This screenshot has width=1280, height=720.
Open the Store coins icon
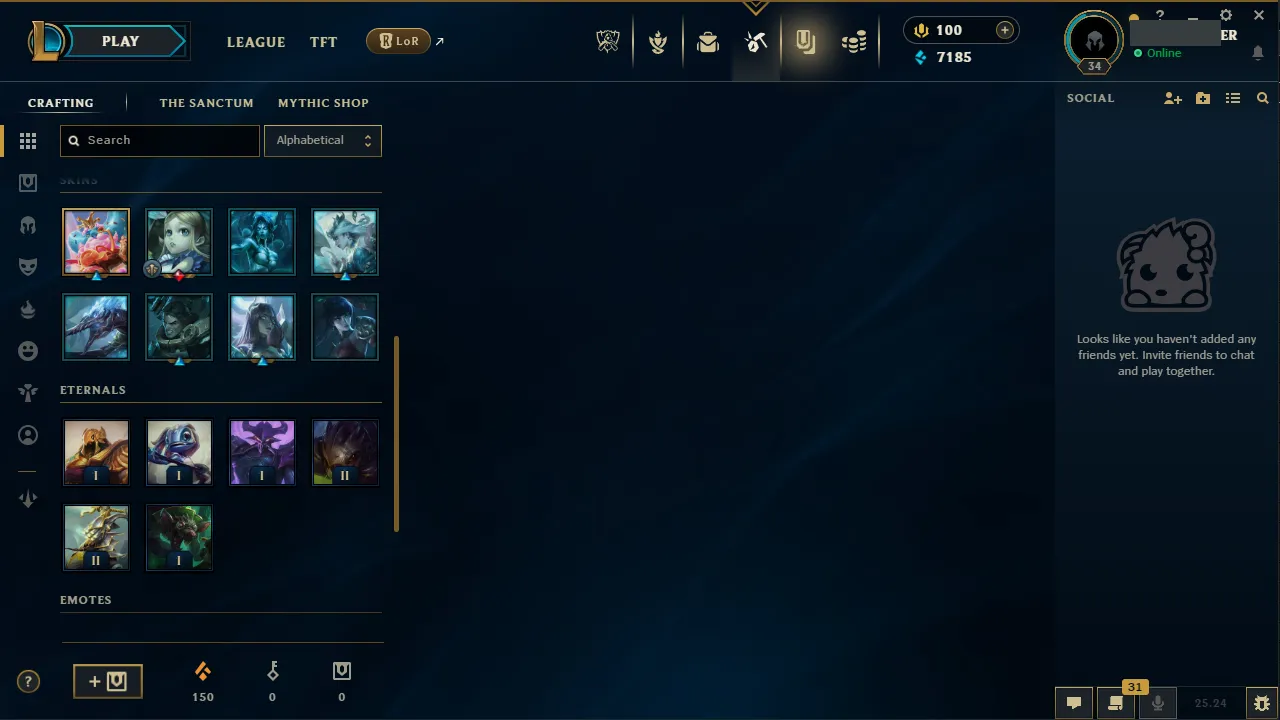(854, 41)
